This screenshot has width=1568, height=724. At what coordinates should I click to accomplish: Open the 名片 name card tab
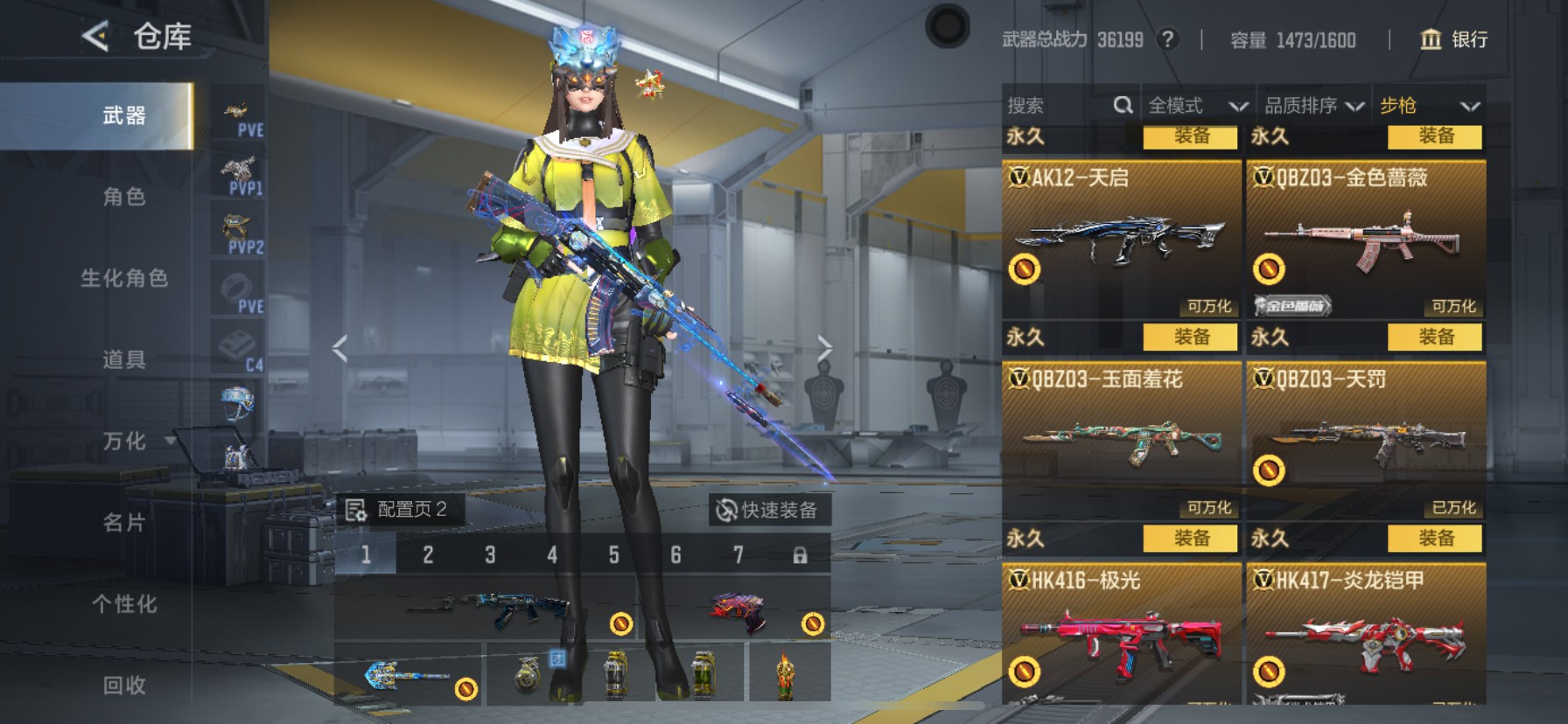123,523
